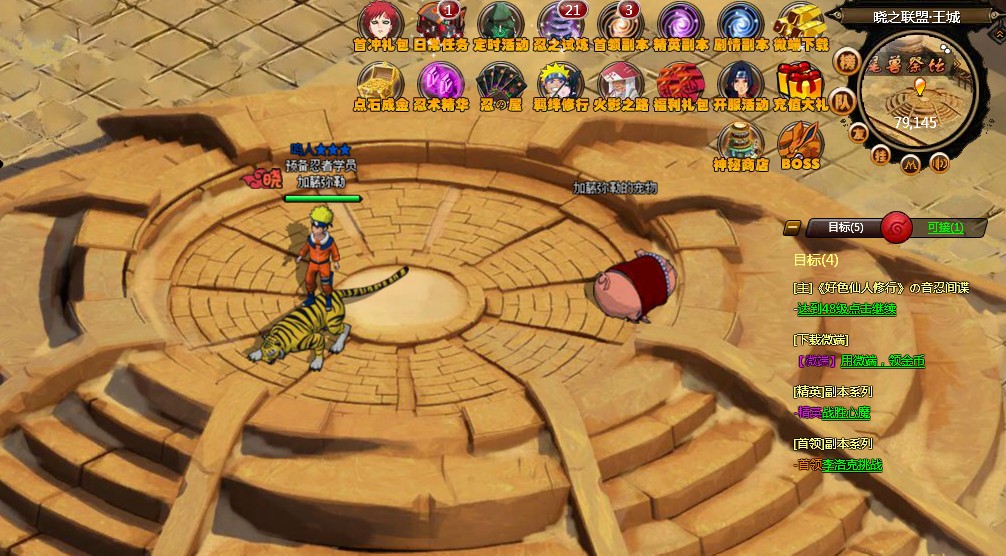Open 点石成金 treasure chest icon
Image resolution: width=1006 pixels, height=556 pixels.
(380, 83)
